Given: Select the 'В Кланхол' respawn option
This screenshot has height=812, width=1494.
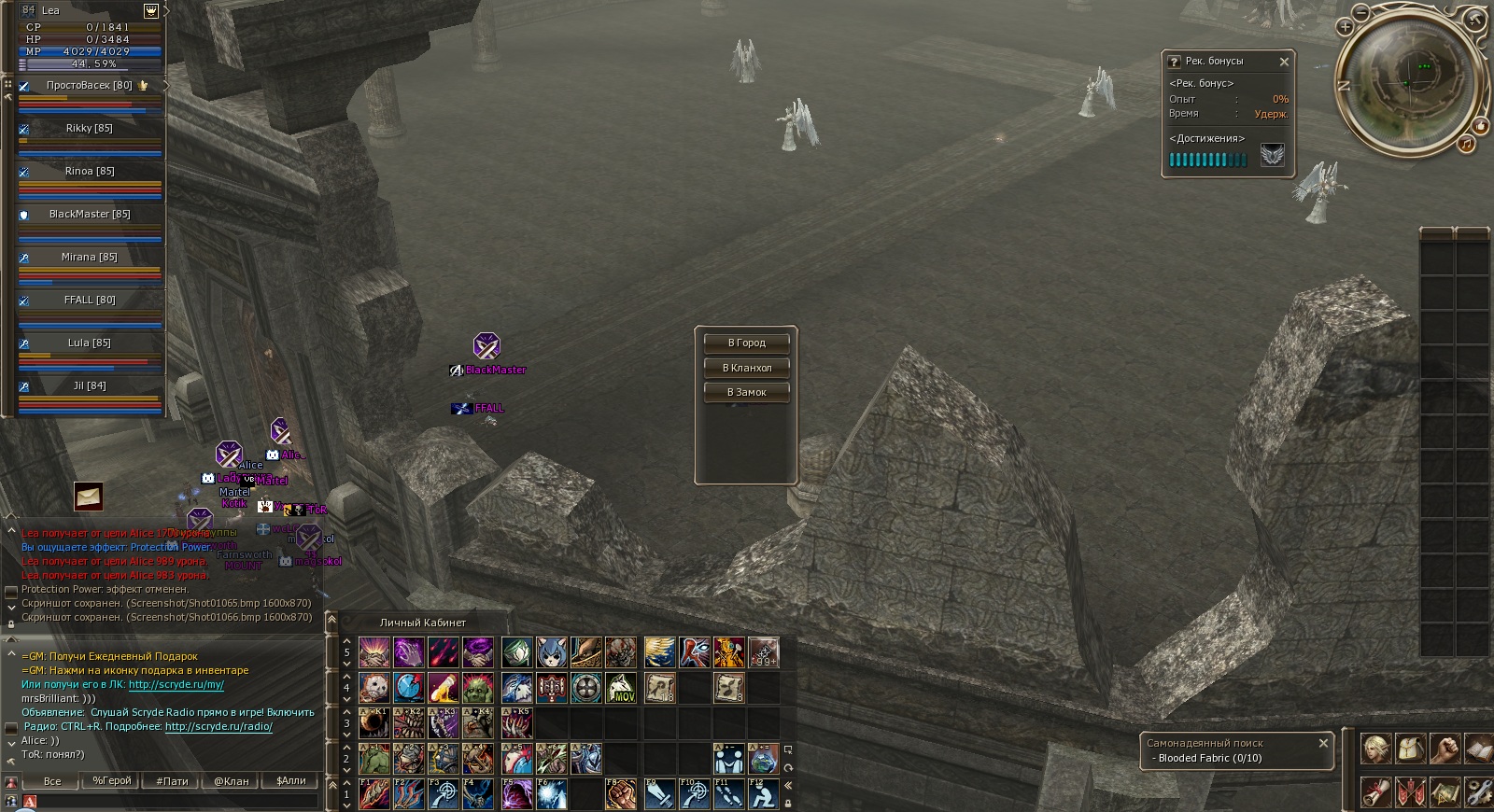Looking at the screenshot, I should 746,368.
